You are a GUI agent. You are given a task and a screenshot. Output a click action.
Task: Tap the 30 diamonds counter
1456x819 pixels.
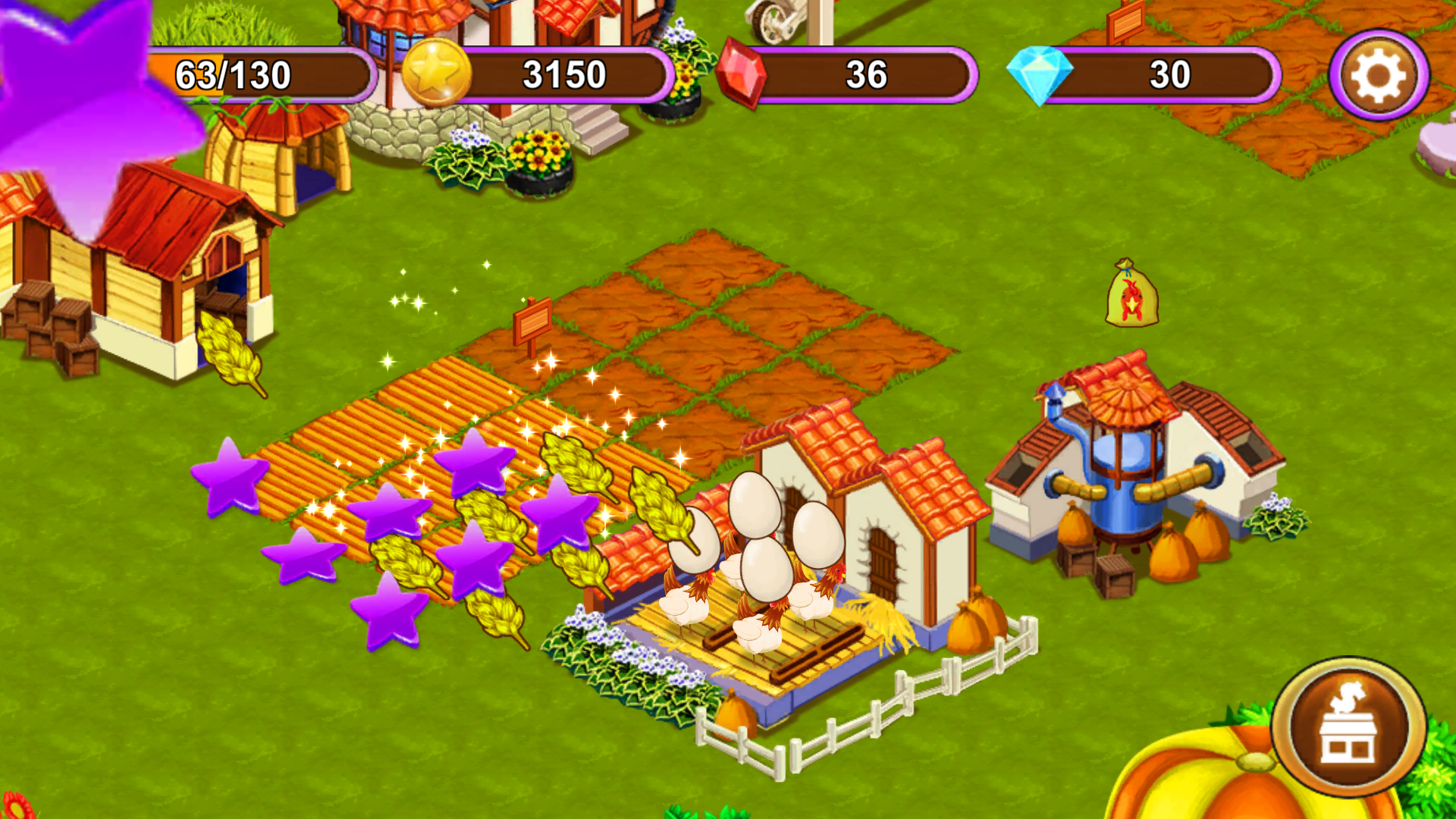(1169, 75)
